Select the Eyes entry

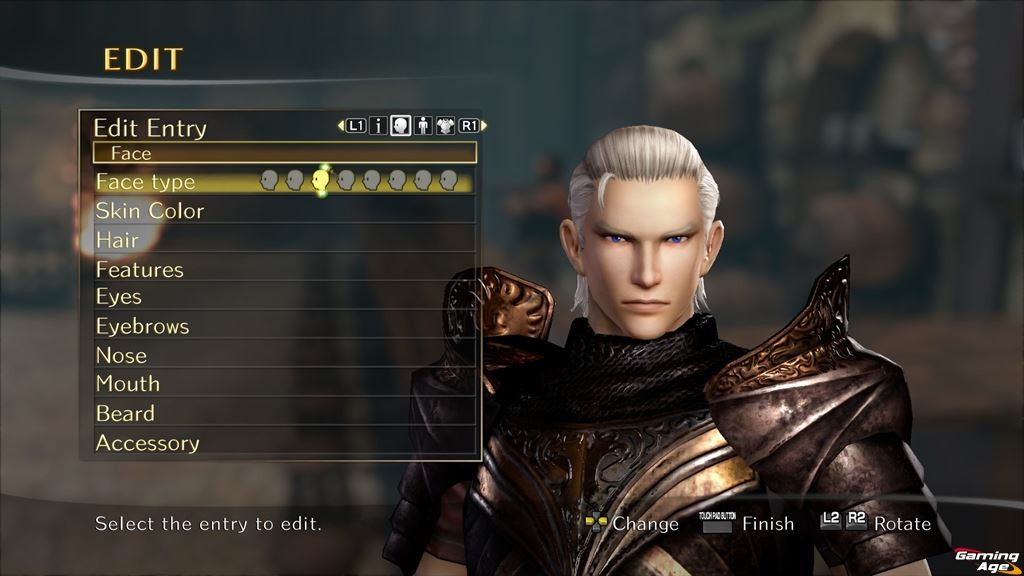[119, 297]
